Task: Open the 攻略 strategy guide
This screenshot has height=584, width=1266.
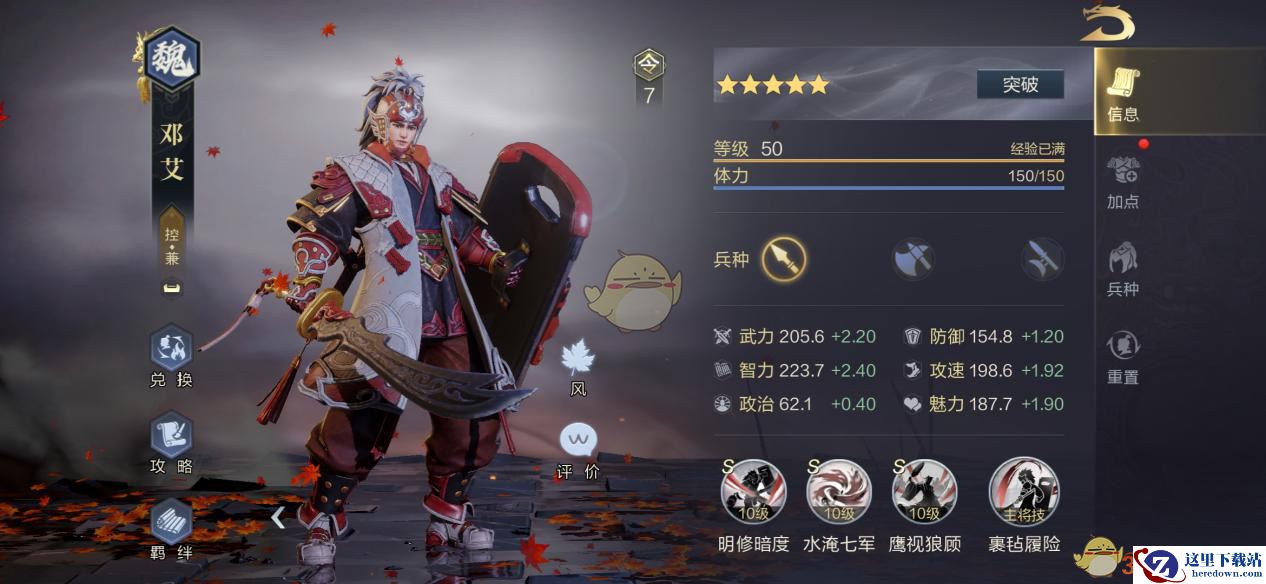Action: 171,444
